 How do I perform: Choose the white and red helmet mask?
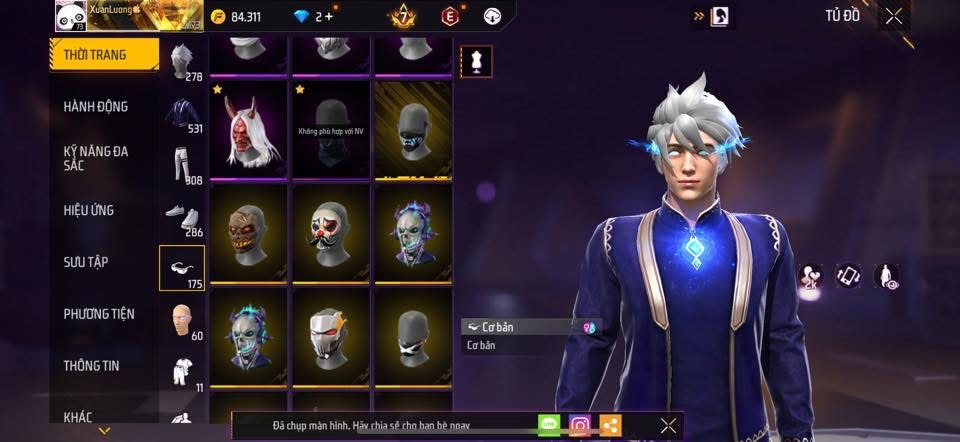click(331, 337)
